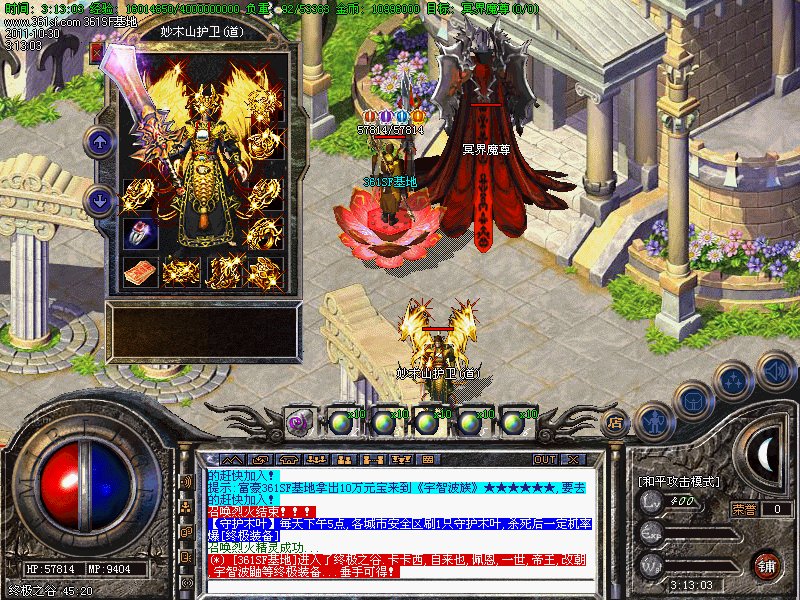
Task: Use the purple spiral scroll in belt
Action: tap(297, 422)
